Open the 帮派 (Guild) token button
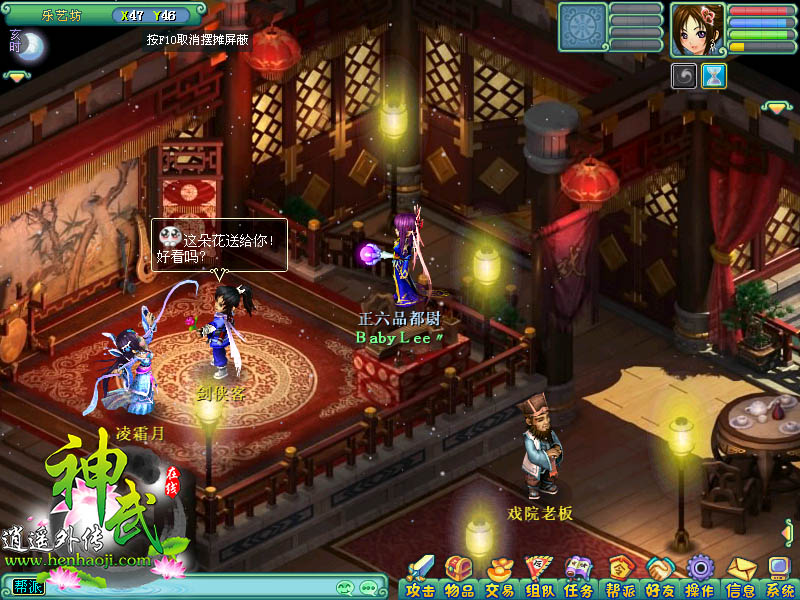The width and height of the screenshot is (800, 600). 620,577
